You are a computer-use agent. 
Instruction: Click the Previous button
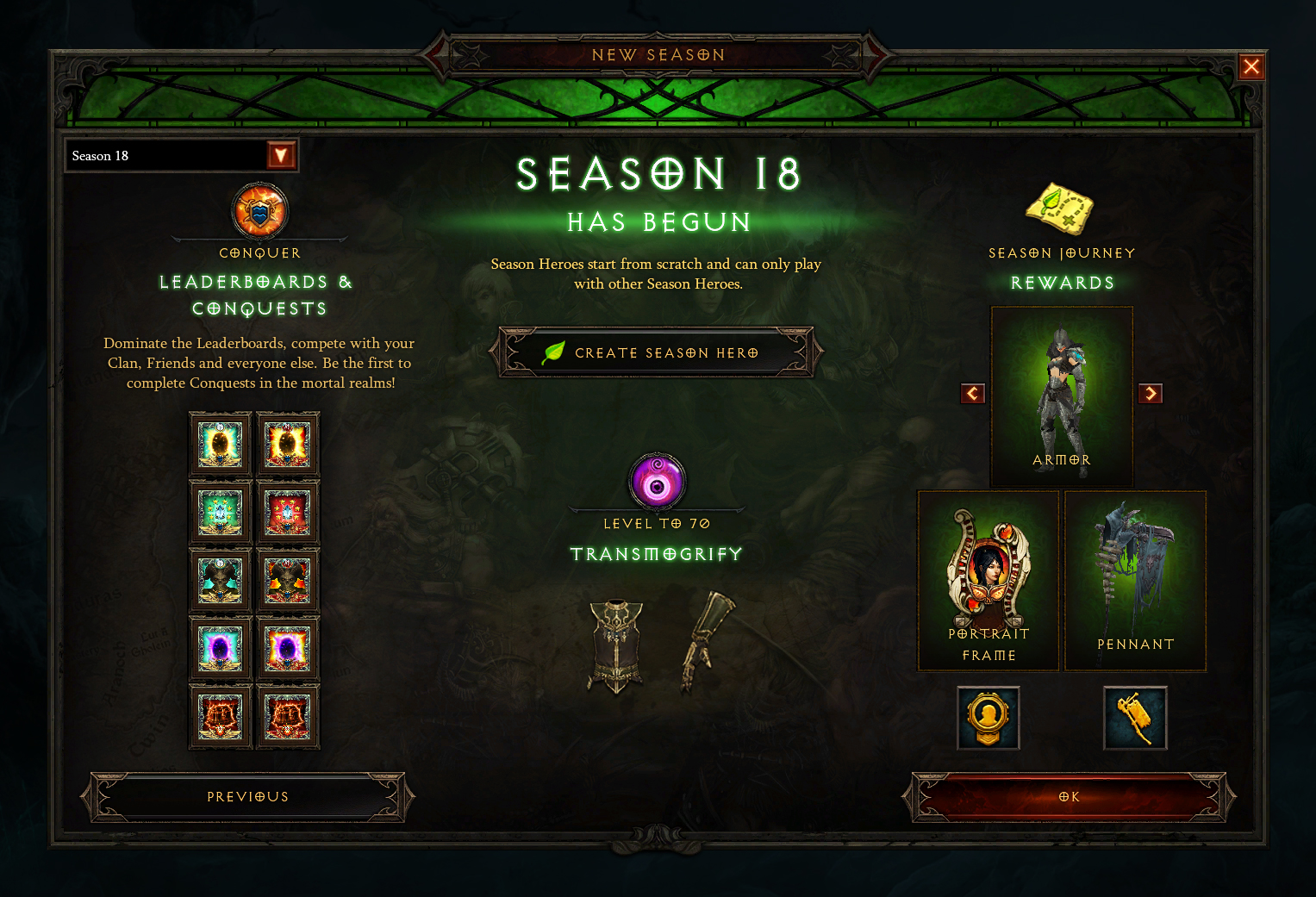click(x=248, y=797)
